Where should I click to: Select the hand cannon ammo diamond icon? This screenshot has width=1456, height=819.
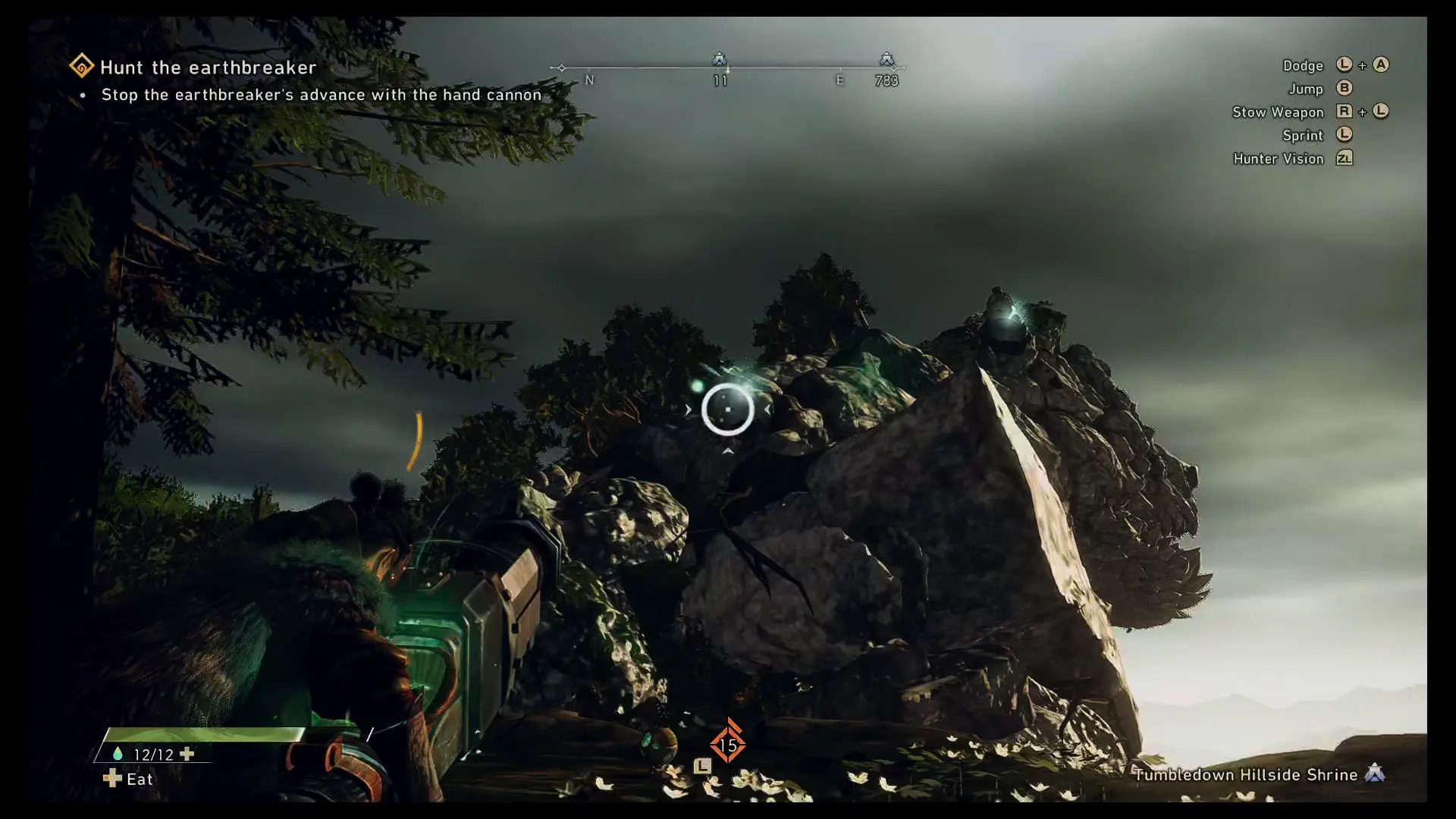728,745
